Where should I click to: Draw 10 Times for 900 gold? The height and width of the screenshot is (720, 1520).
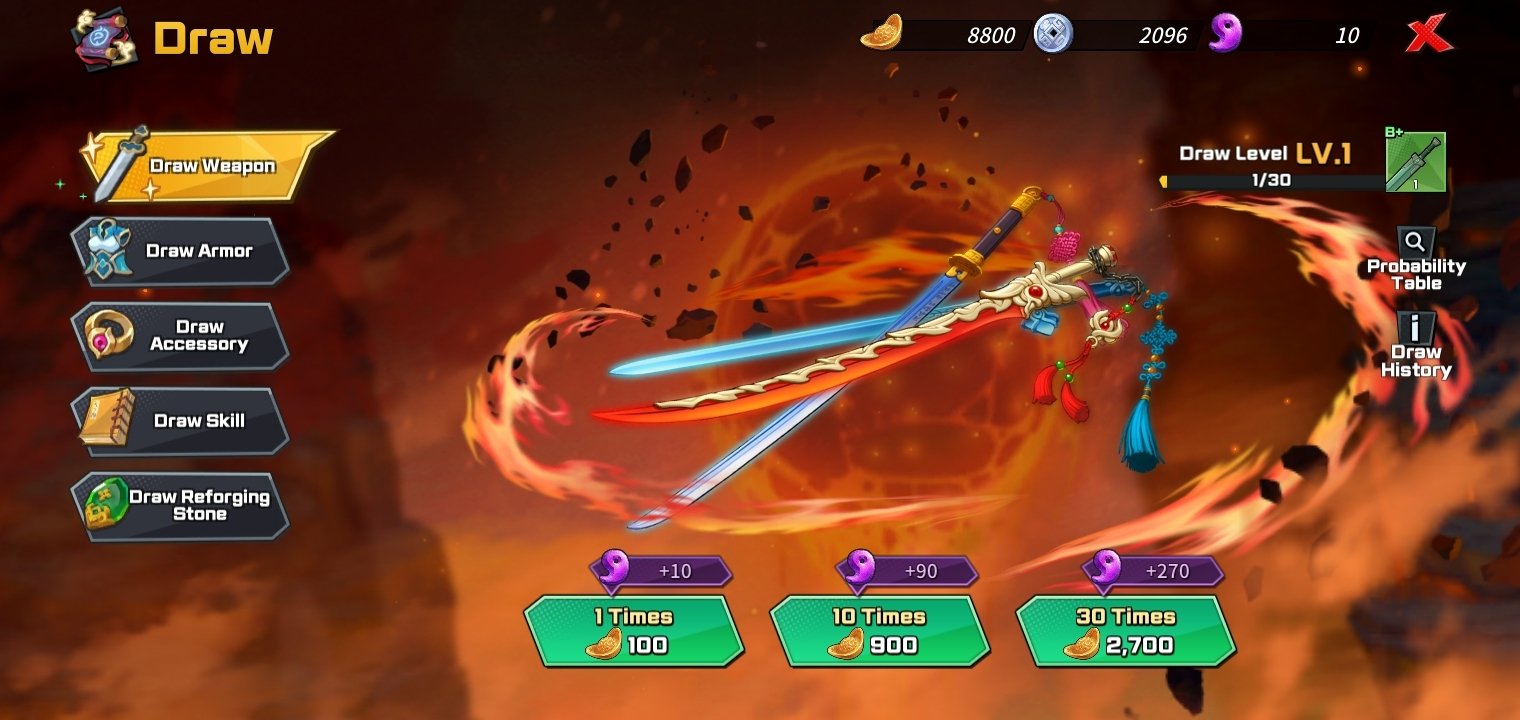(879, 631)
